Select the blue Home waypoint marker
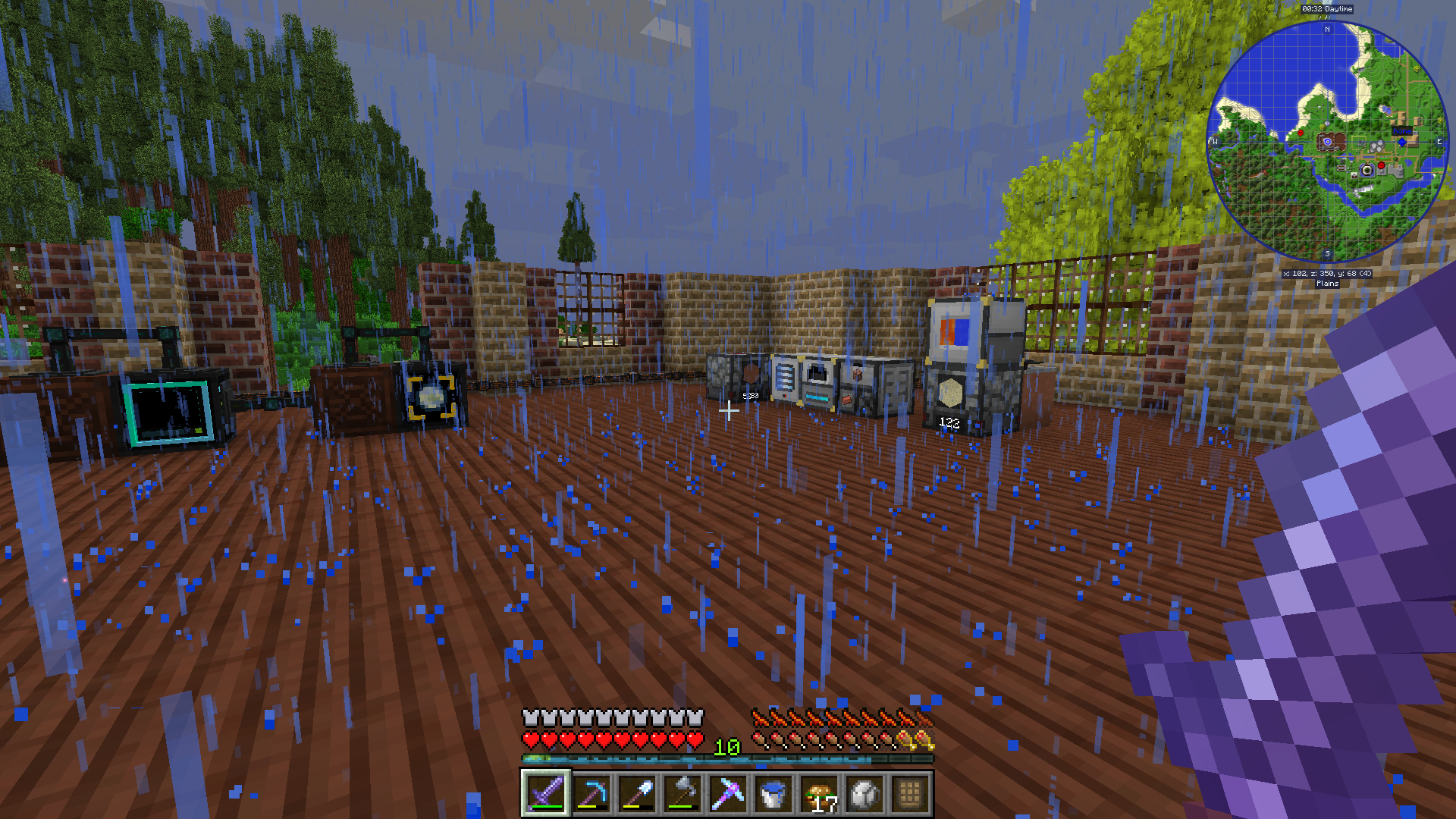The height and width of the screenshot is (819, 1456). pyautogui.click(x=1402, y=141)
